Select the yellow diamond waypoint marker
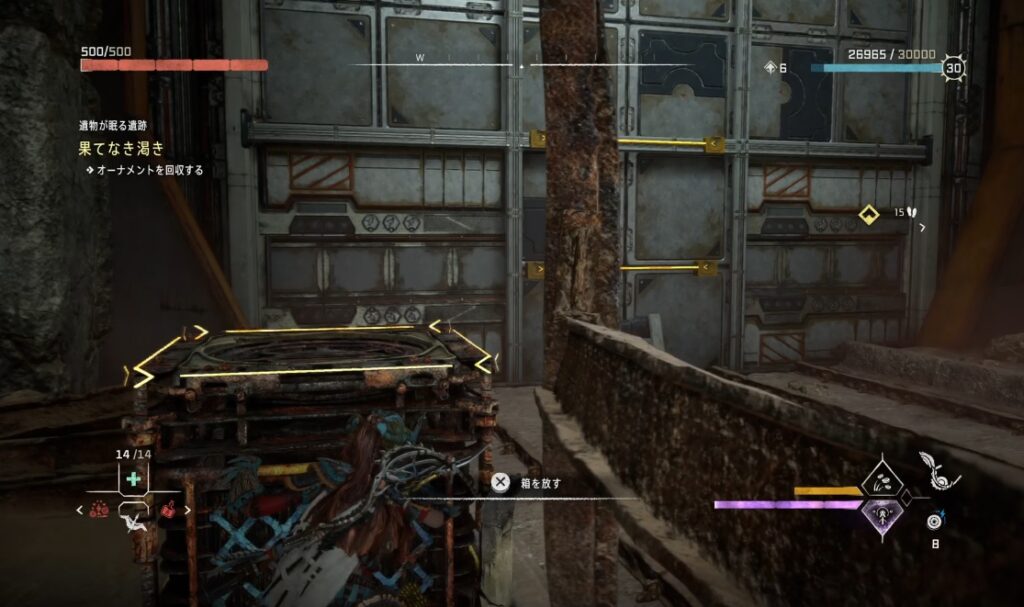The image size is (1024, 607). click(869, 213)
